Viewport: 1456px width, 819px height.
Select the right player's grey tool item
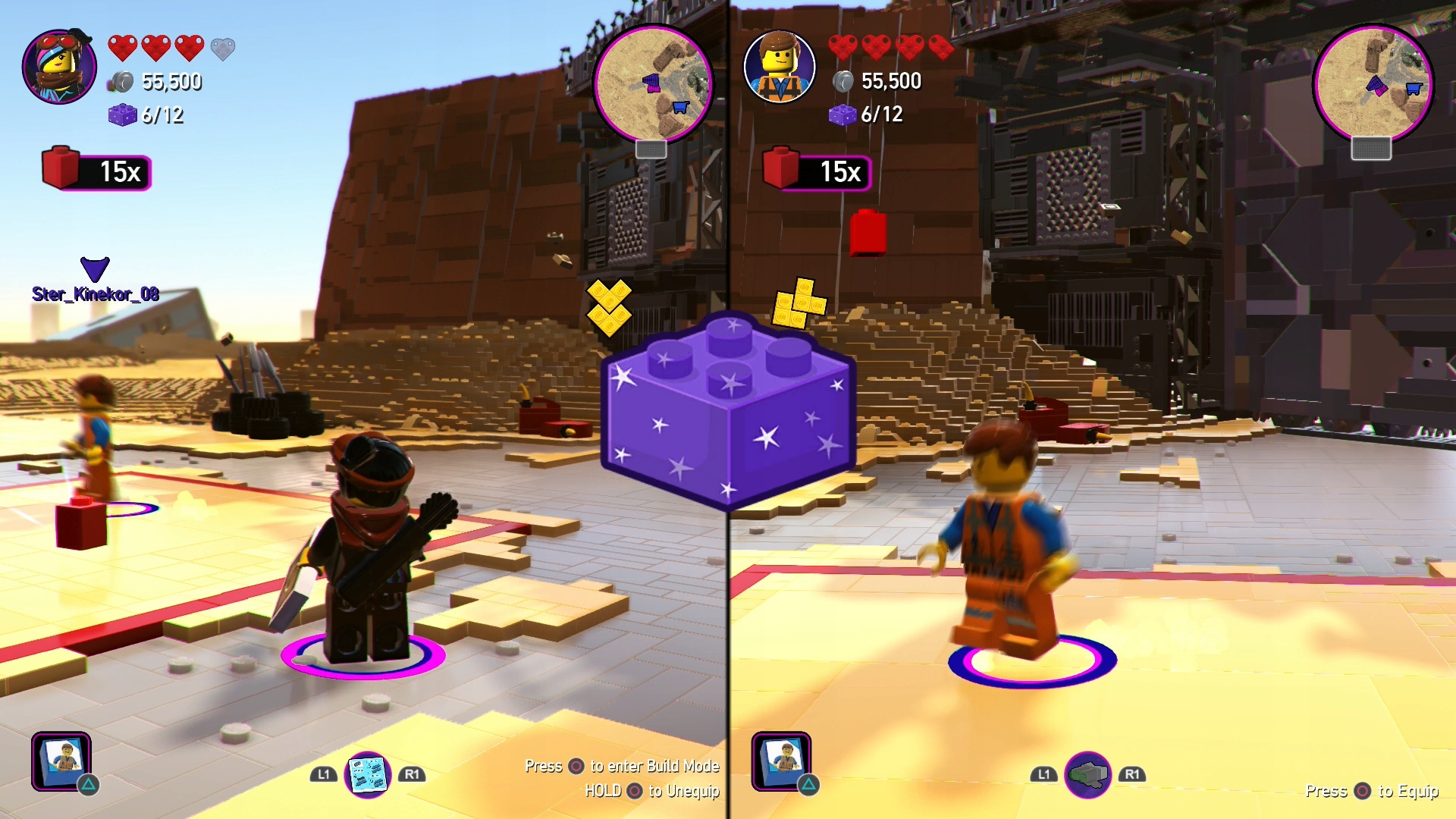pos(1088,774)
